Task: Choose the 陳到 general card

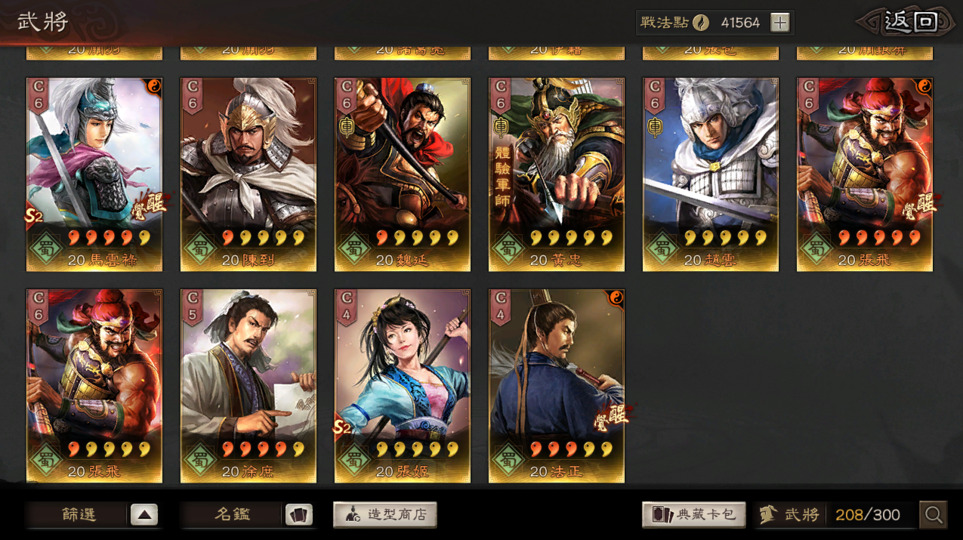Action: tap(248, 174)
